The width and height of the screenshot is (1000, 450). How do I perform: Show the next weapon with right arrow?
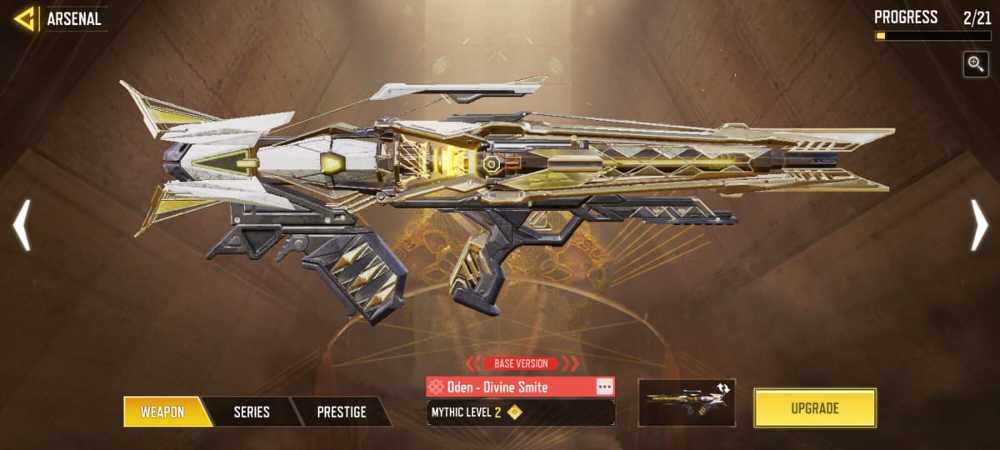click(x=979, y=225)
